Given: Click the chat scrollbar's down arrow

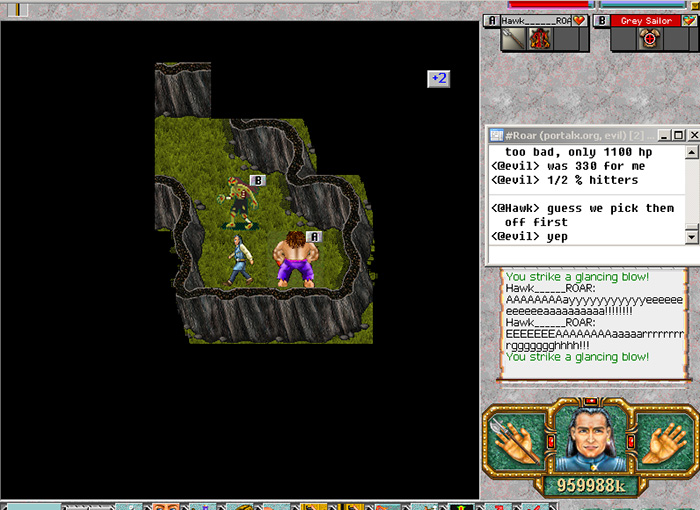Looking at the screenshot, I should (692, 236).
